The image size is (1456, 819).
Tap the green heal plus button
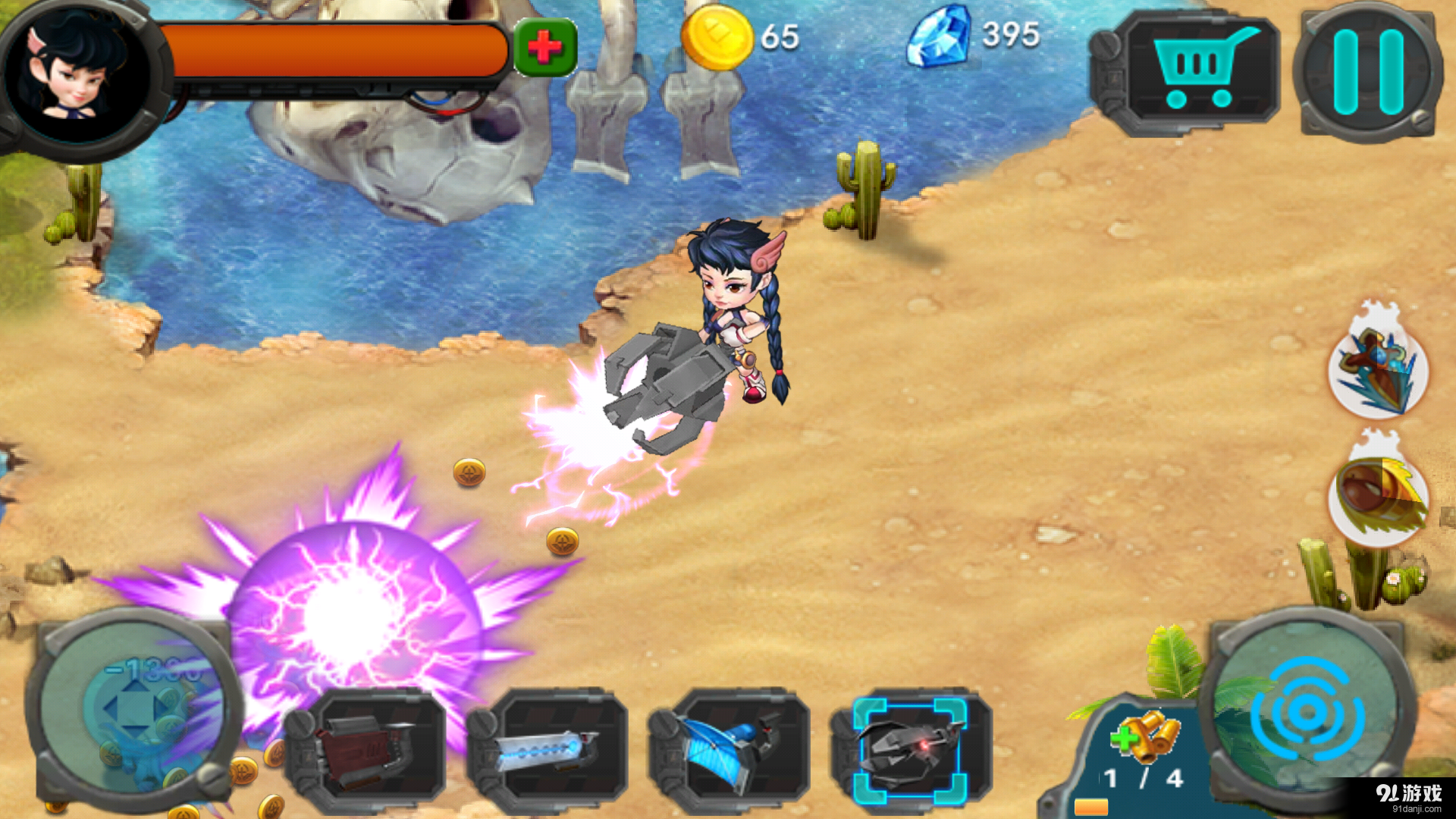coord(545,48)
